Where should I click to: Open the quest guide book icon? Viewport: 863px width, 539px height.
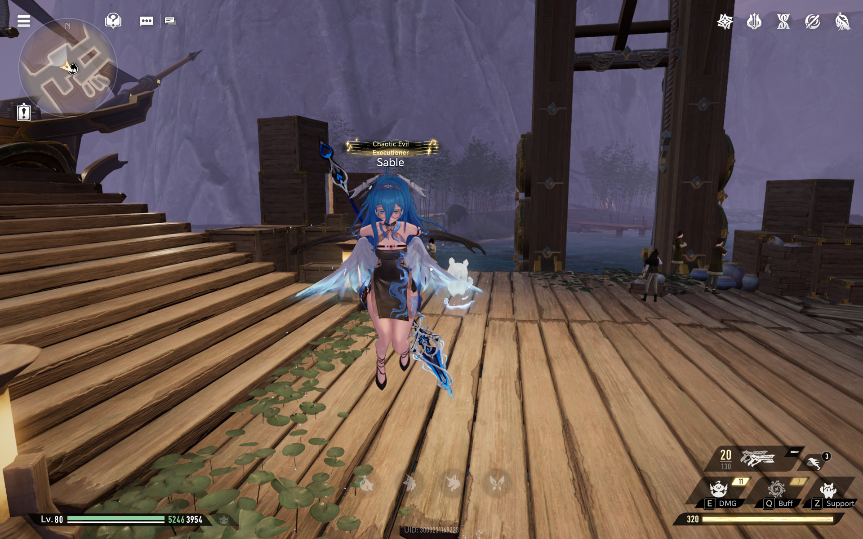[x=113, y=20]
